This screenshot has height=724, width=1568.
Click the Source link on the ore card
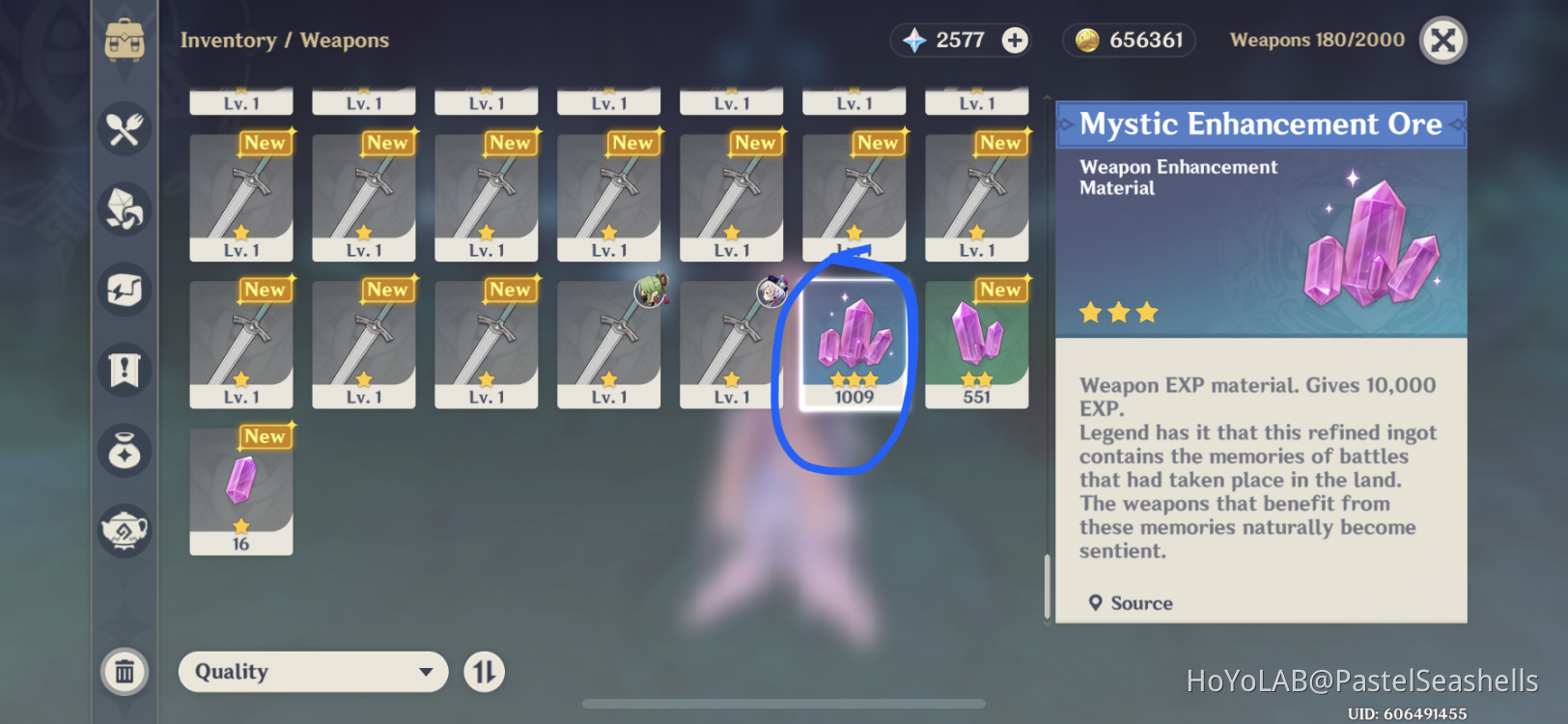point(1132,602)
